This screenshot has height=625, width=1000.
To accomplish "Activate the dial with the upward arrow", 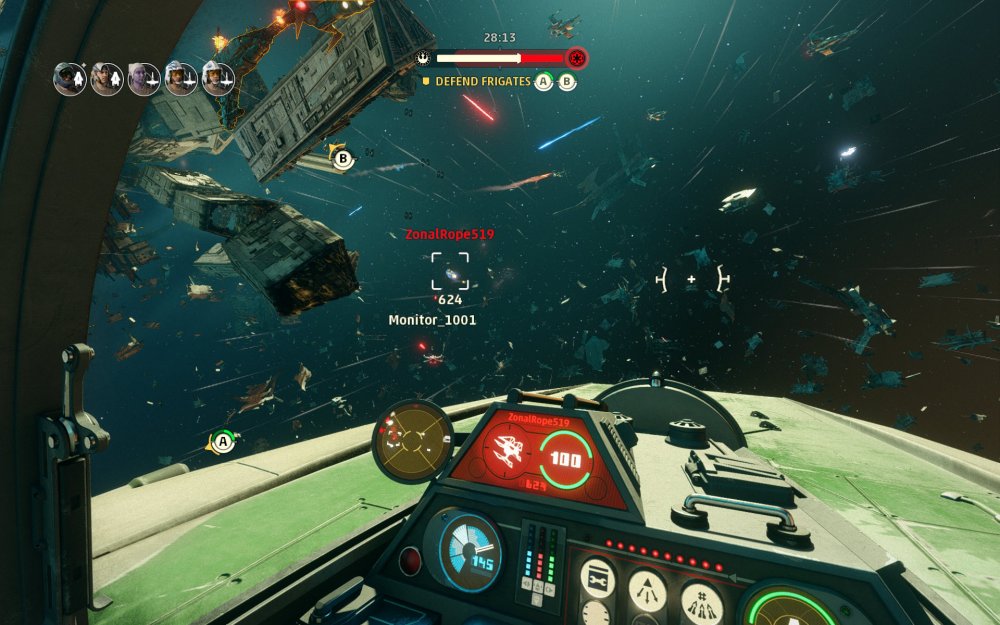I will click(x=647, y=590).
